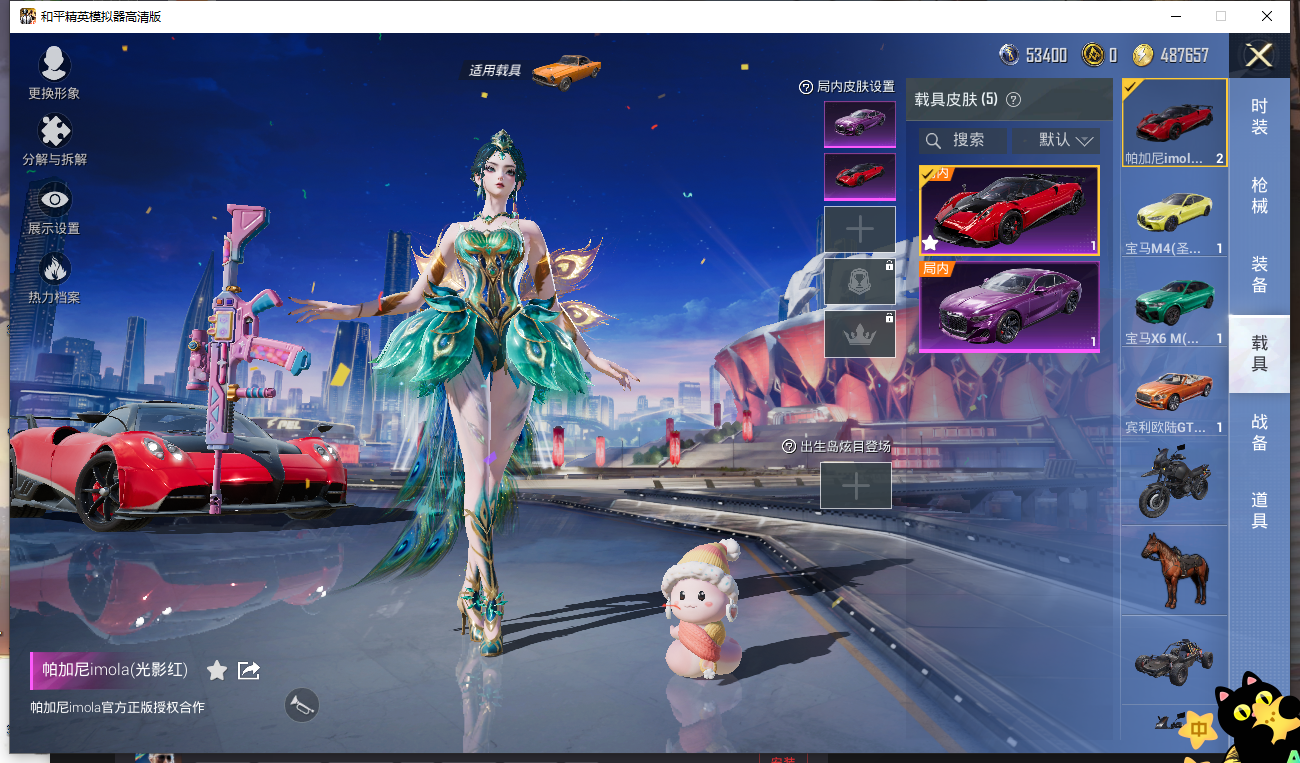Switch to the 装备 tab
This screenshot has height=763, width=1300.
(x=1259, y=275)
